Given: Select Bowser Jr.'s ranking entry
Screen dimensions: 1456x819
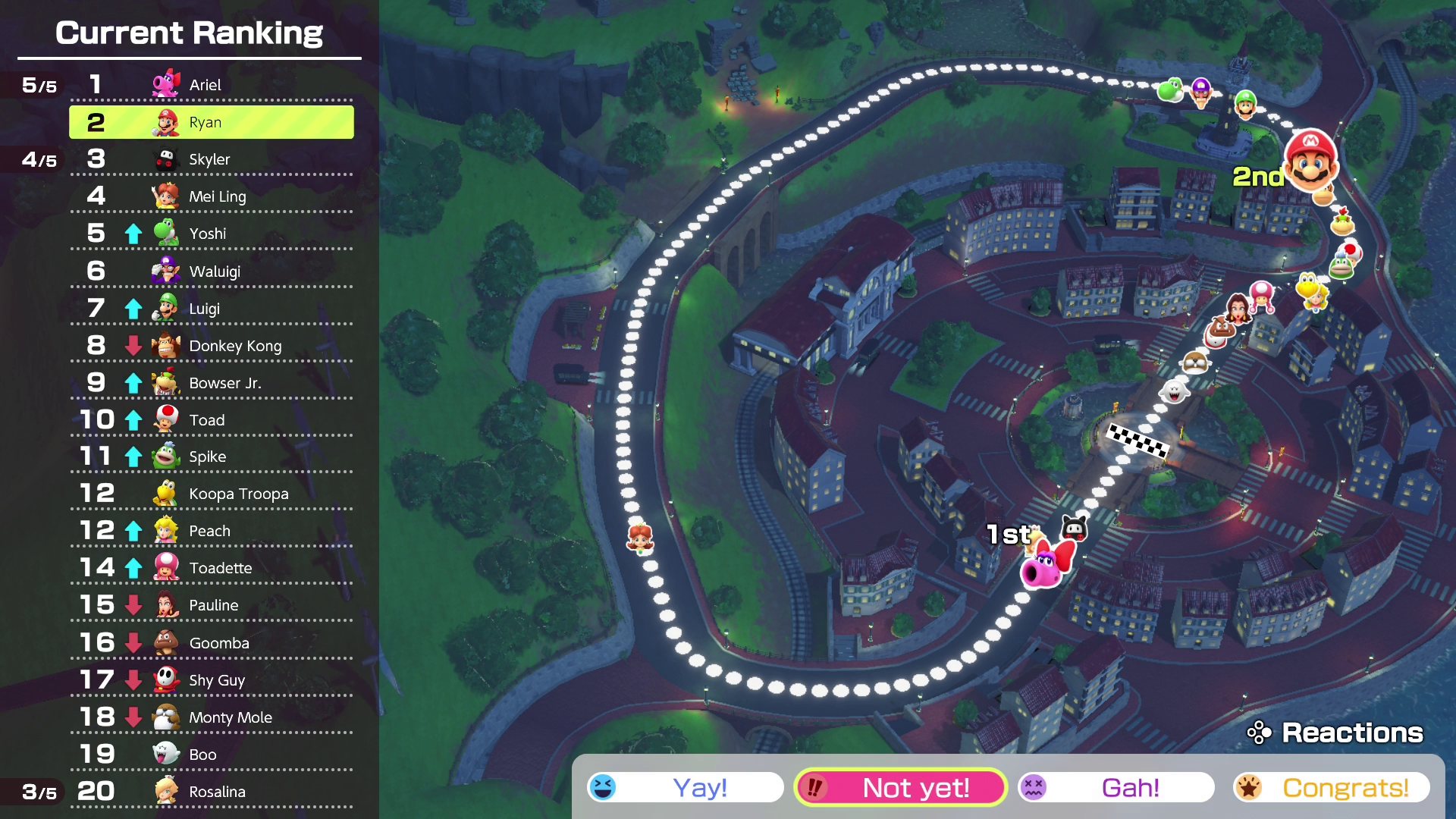Looking at the screenshot, I should coord(212,383).
